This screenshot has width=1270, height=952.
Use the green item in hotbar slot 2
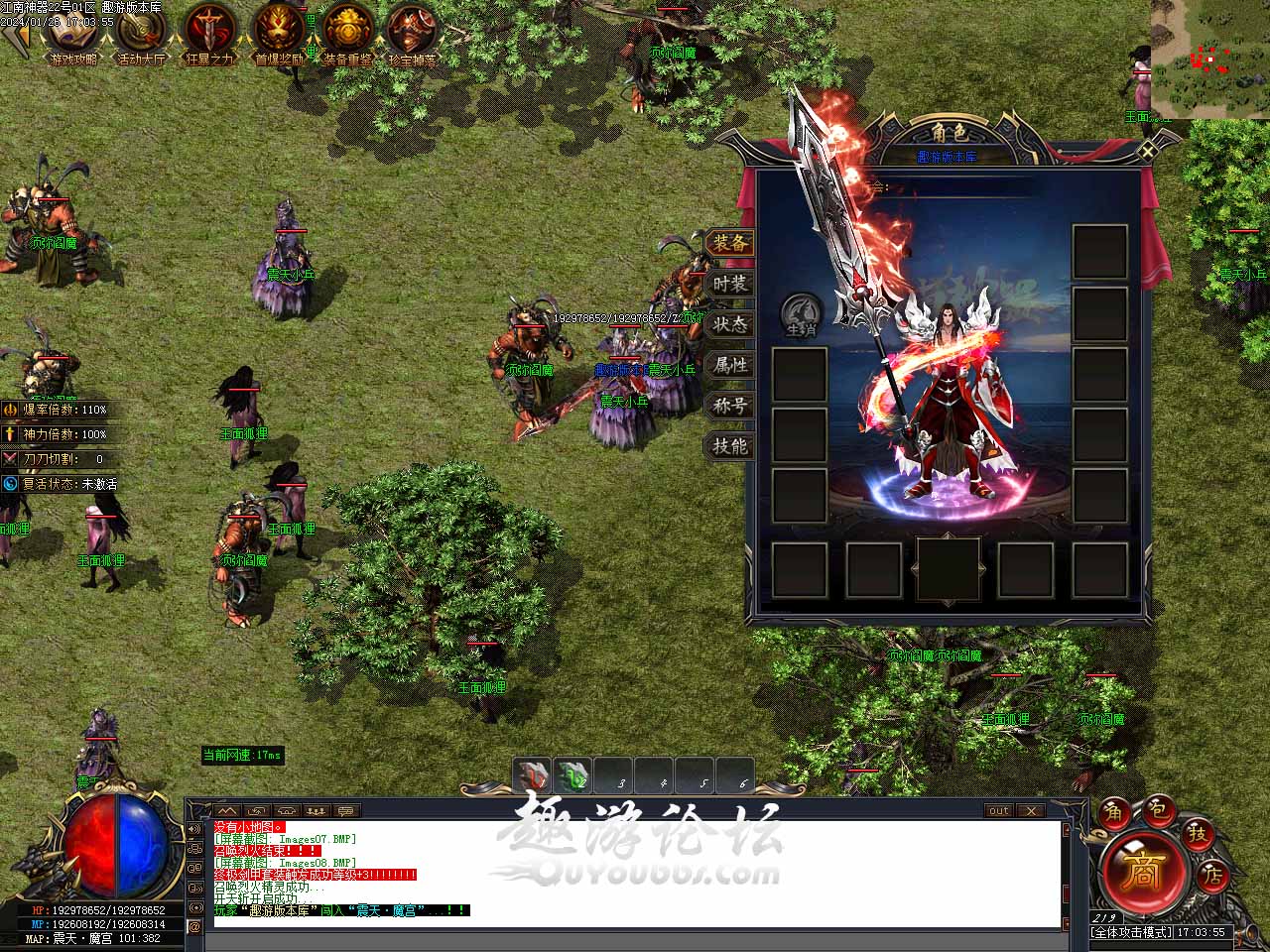(x=573, y=776)
